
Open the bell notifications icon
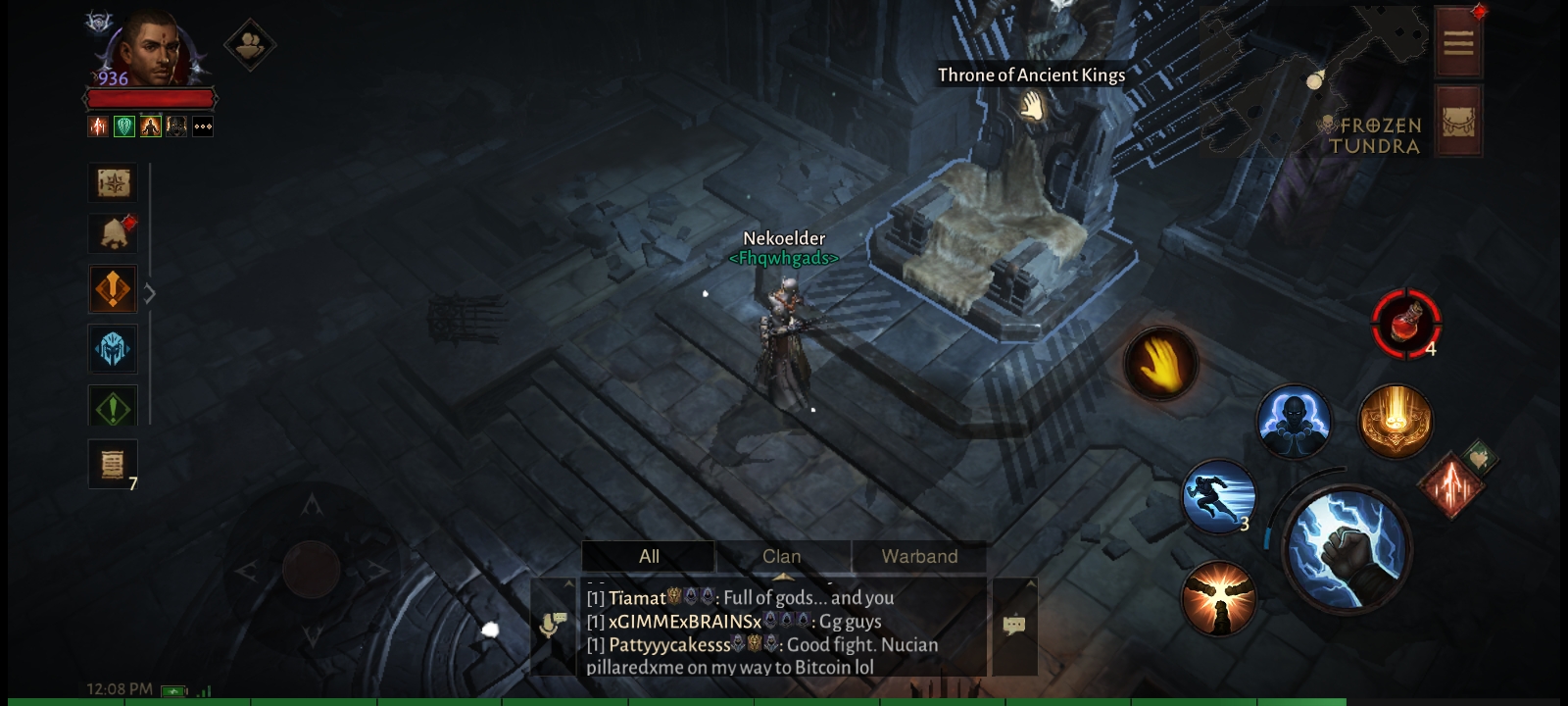pyautogui.click(x=114, y=232)
